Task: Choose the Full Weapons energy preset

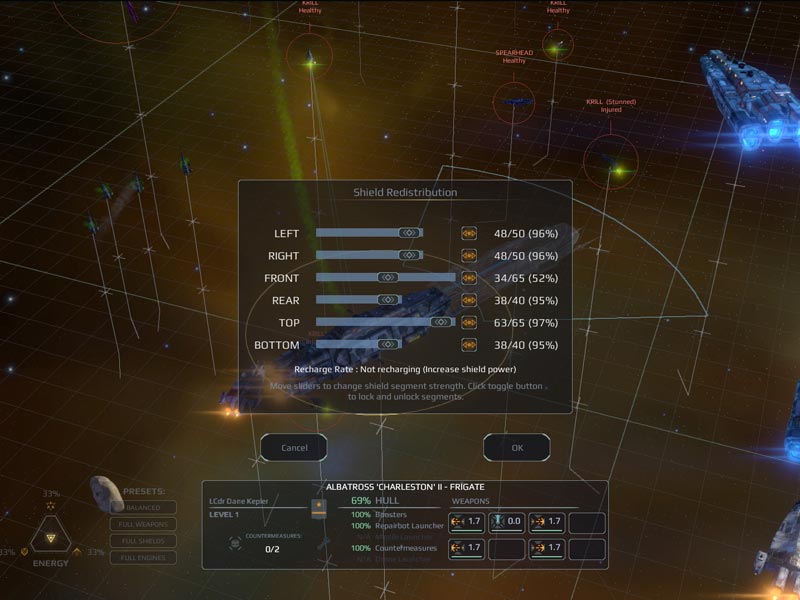Action: click(143, 524)
